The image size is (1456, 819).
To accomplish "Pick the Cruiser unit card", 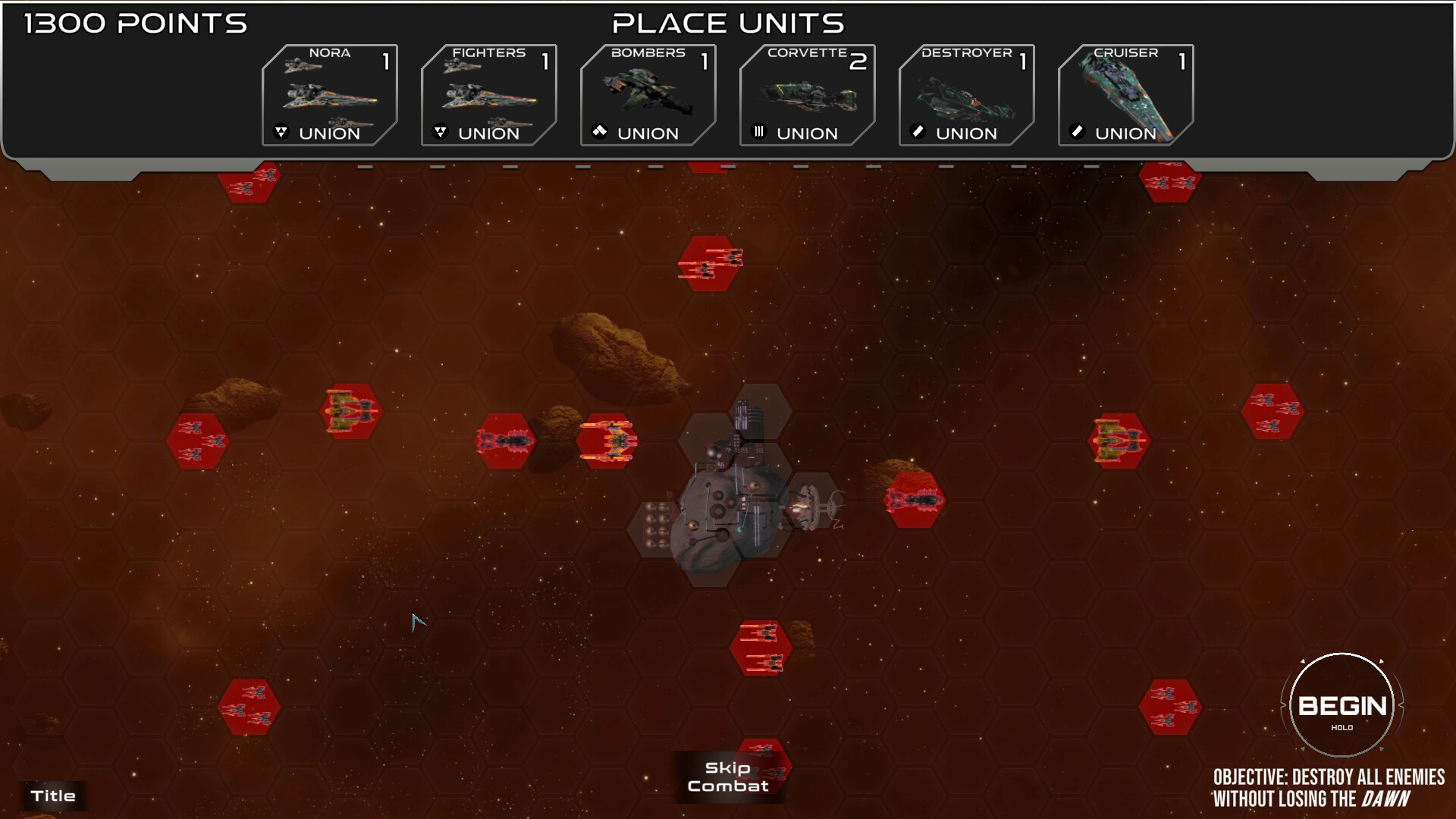I will [x=1126, y=95].
